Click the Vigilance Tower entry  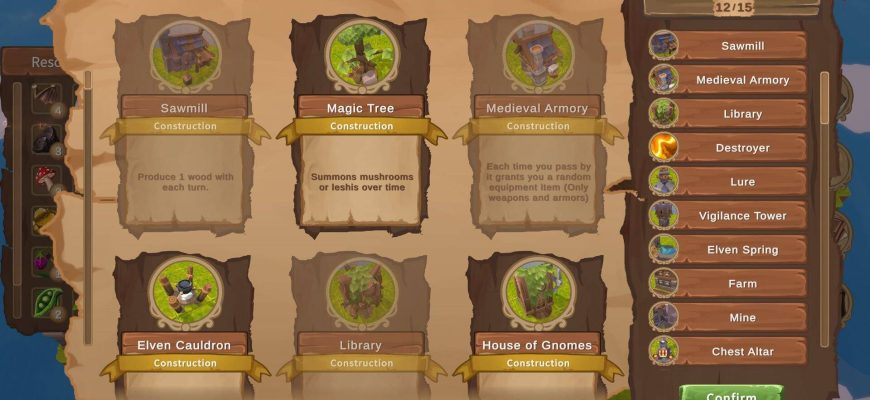point(741,216)
